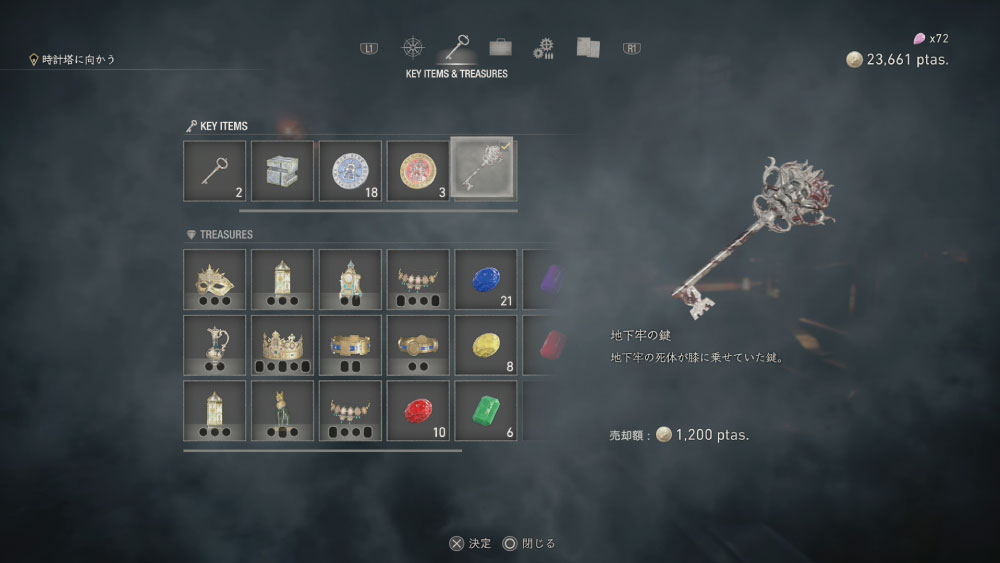This screenshot has height=563, width=1000.
Task: Choose the jeweled golden crown treasure
Action: 282,345
